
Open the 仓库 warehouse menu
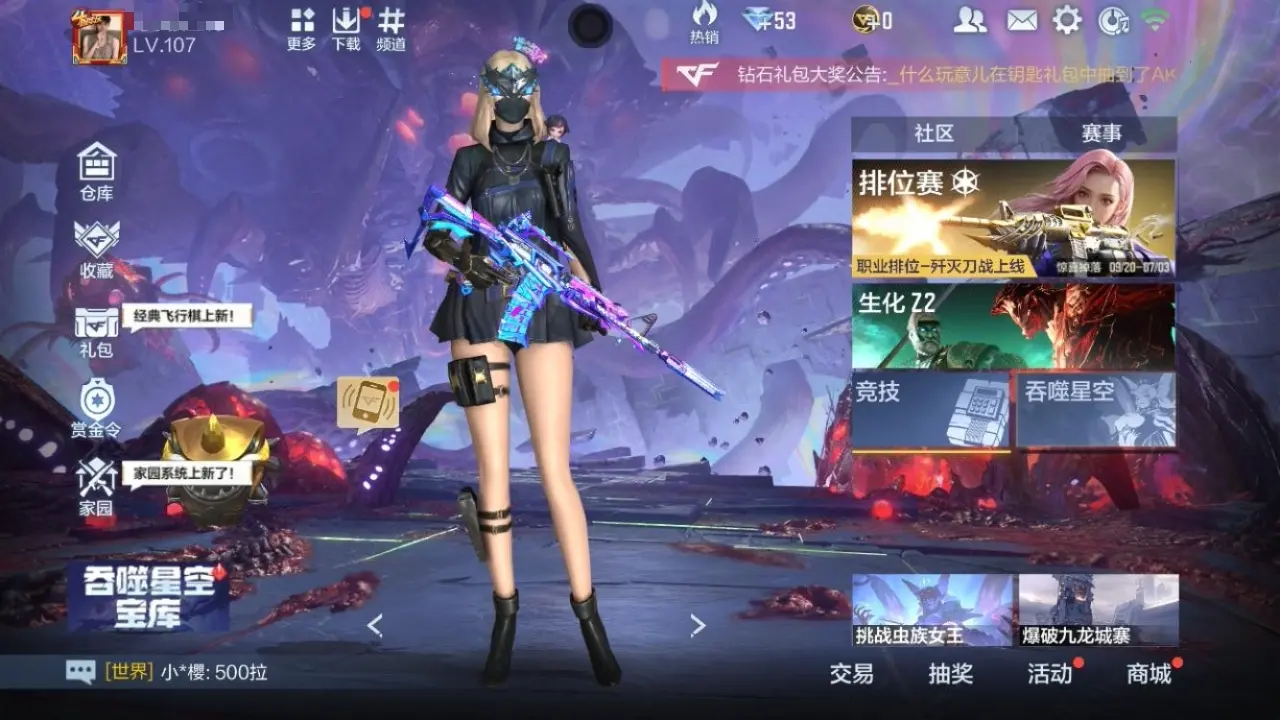click(x=97, y=171)
